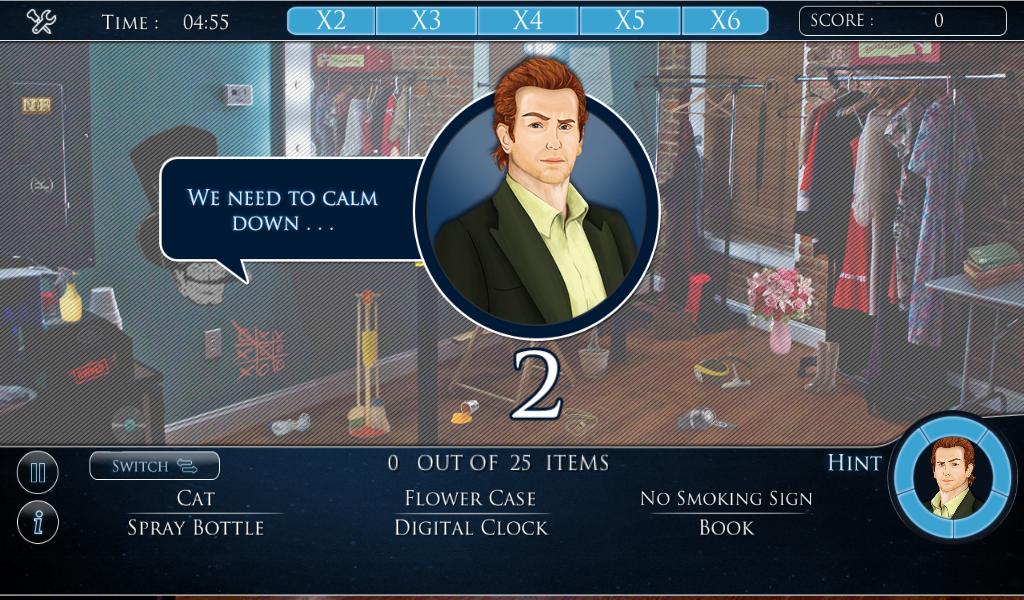The image size is (1024, 600).
Task: Open the info button
Action: pos(38,522)
